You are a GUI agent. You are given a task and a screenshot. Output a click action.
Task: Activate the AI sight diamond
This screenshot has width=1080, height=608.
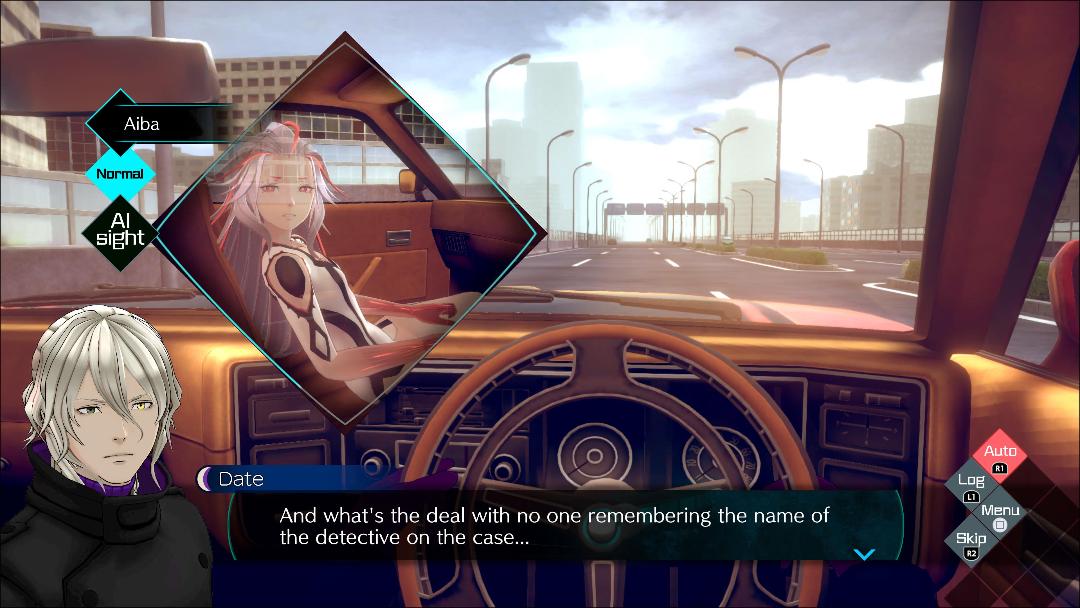click(120, 230)
